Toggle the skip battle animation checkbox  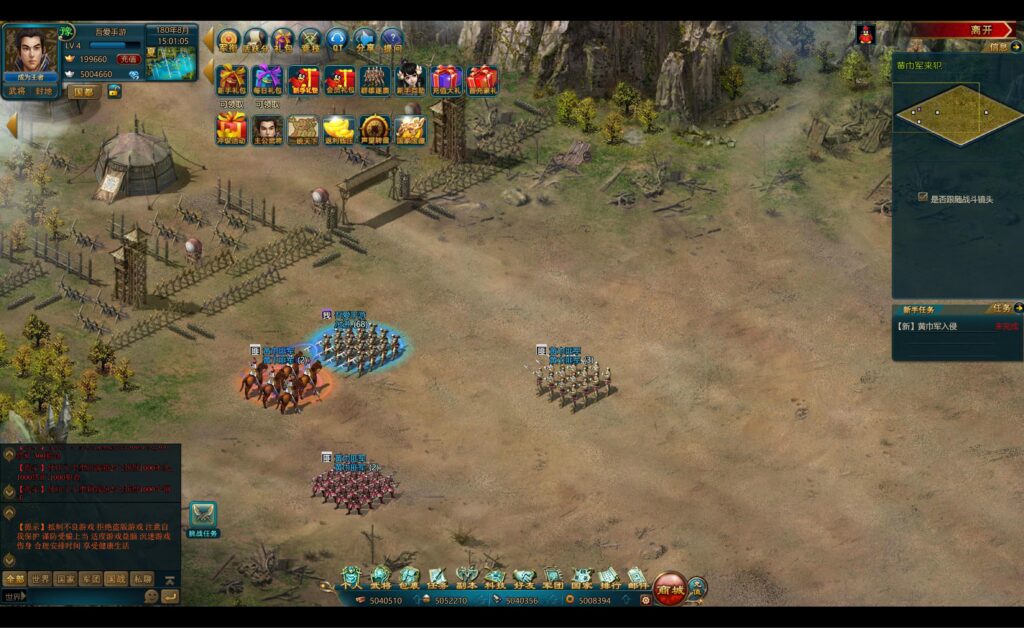[x=923, y=198]
